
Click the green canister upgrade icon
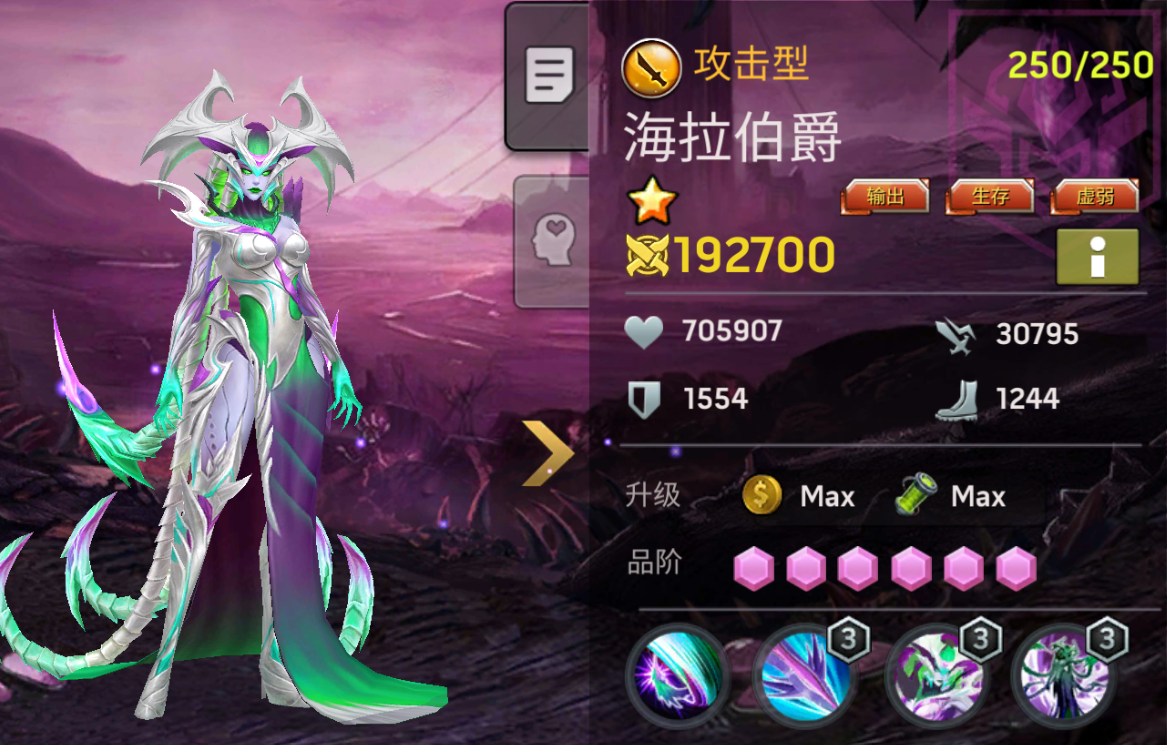(914, 495)
